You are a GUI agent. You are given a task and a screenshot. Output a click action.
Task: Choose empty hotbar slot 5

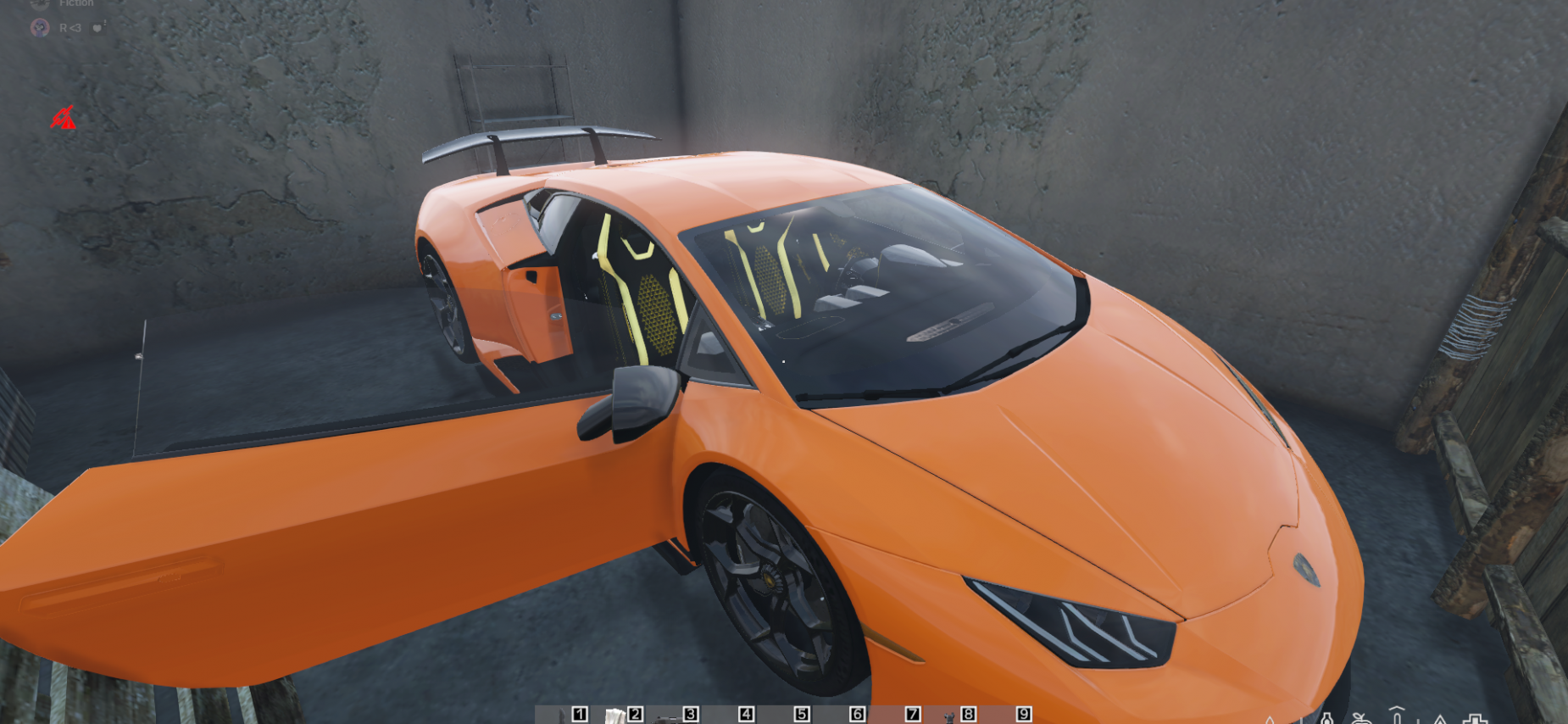click(786, 716)
